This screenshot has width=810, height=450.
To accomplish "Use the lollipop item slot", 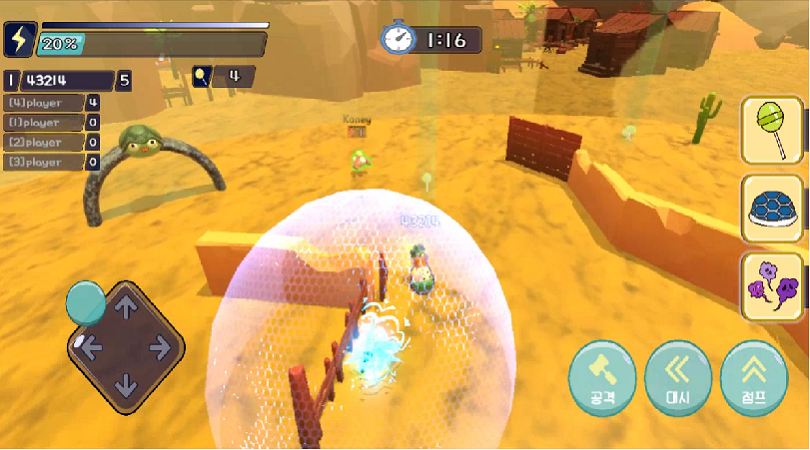I will (773, 130).
